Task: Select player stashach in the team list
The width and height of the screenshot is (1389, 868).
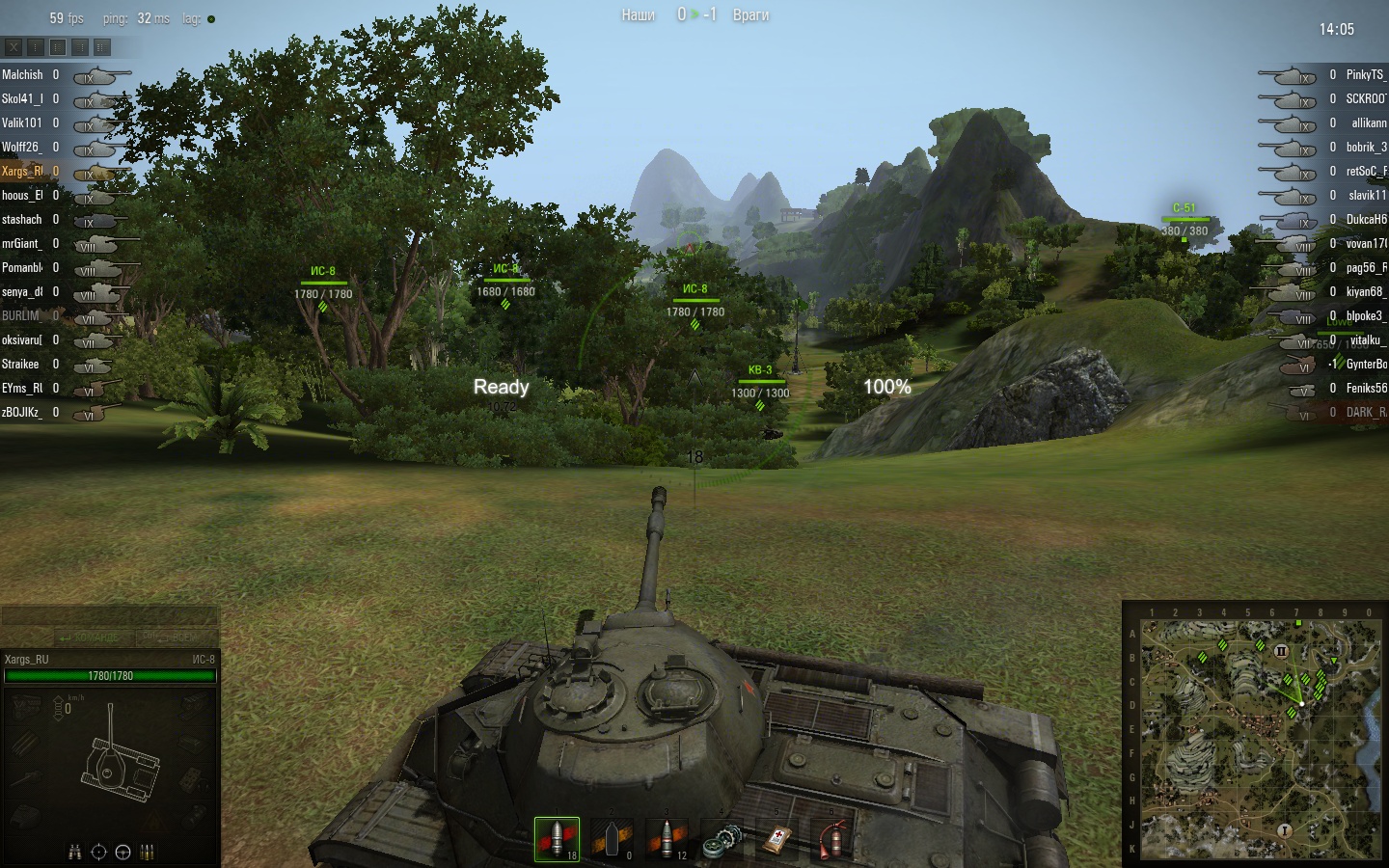Action: coord(22,219)
